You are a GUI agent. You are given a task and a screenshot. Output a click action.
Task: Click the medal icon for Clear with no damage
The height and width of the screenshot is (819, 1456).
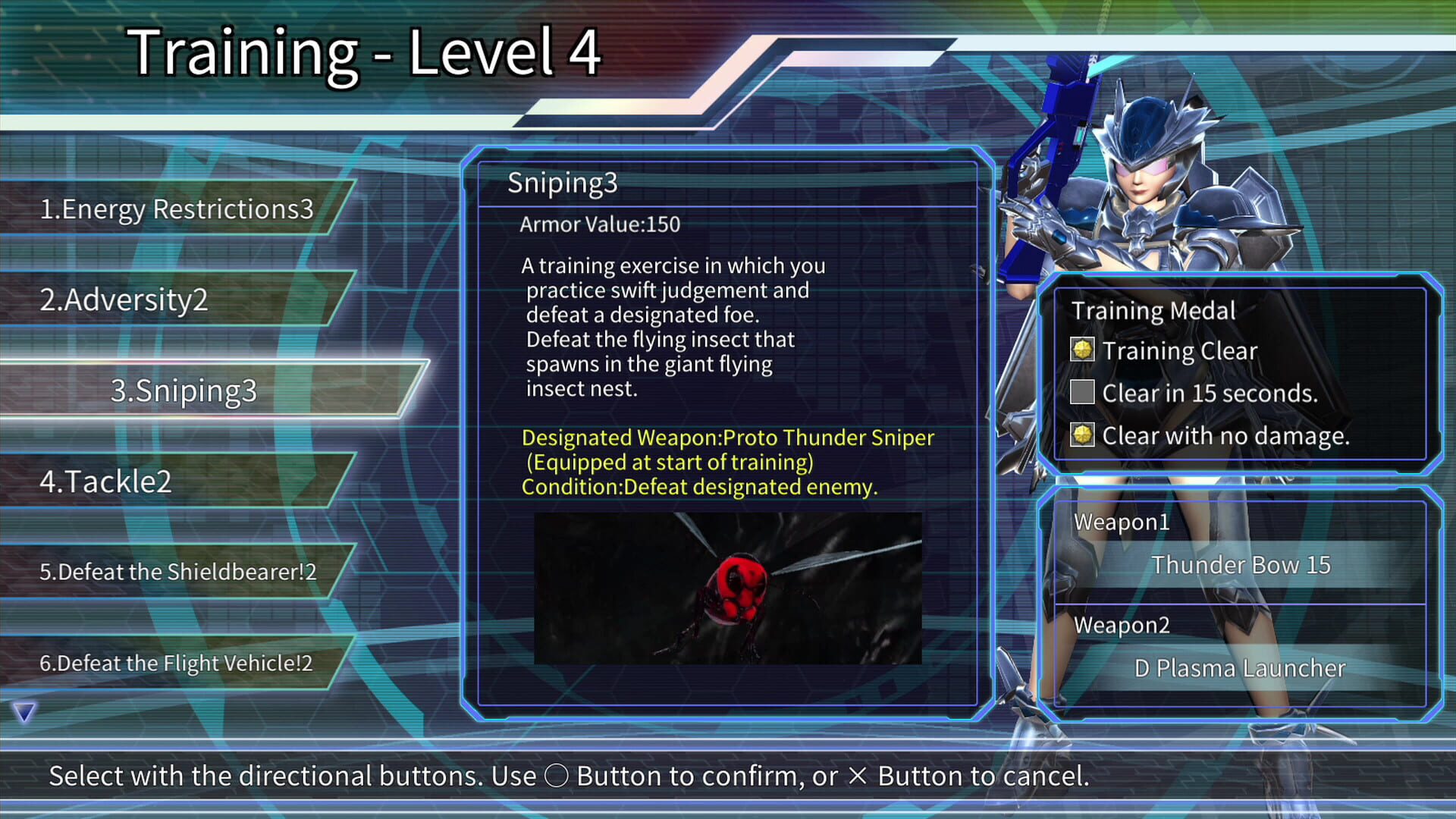click(x=1083, y=435)
